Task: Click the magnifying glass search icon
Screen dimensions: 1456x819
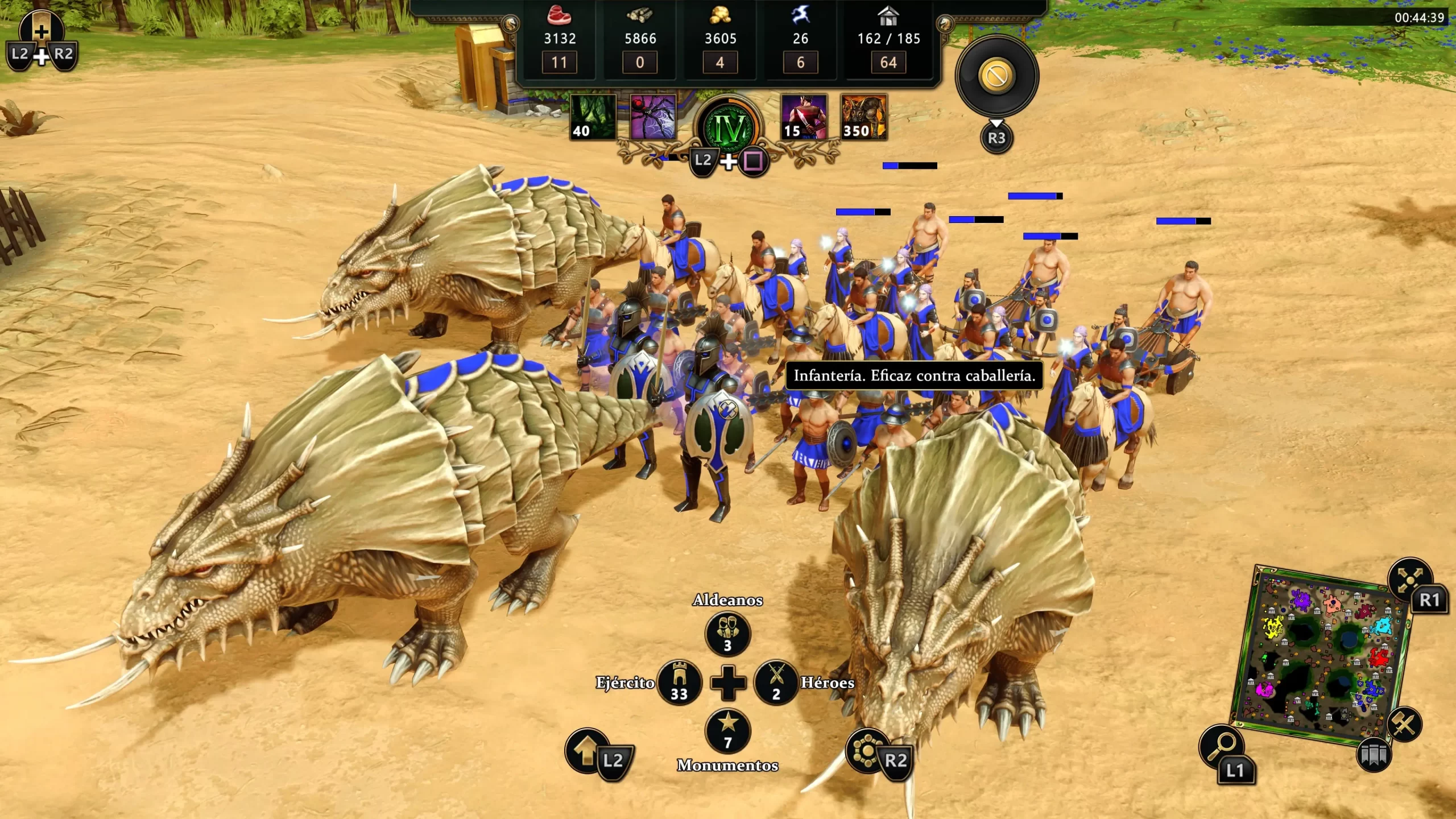Action: tap(1221, 747)
